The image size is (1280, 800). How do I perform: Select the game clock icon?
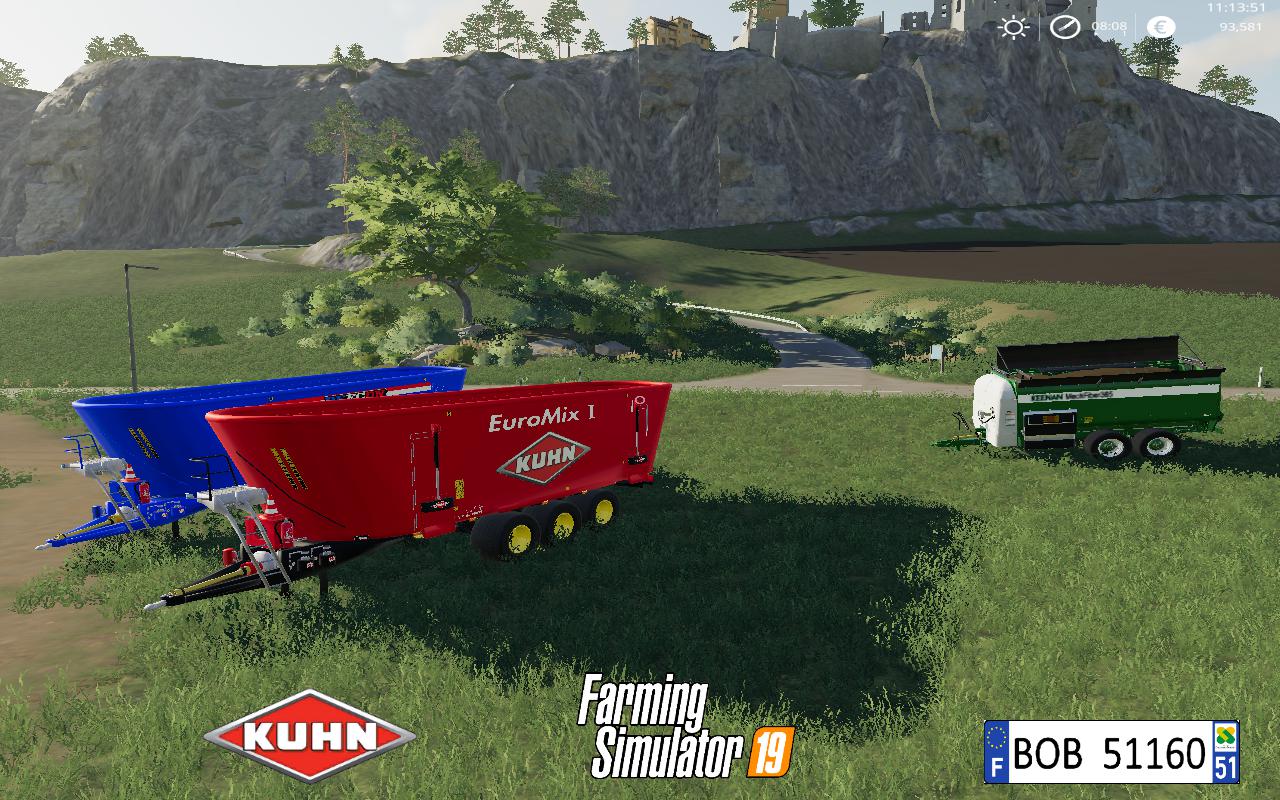point(1064,27)
